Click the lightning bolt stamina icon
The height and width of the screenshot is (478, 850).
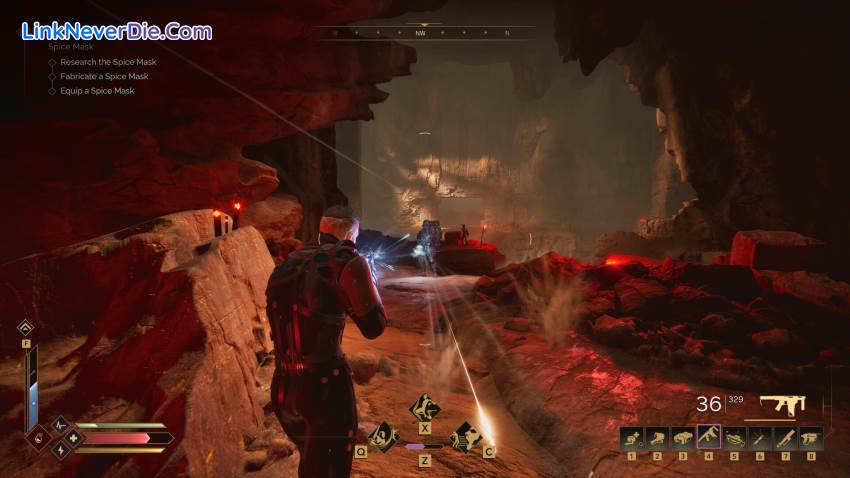[59, 449]
